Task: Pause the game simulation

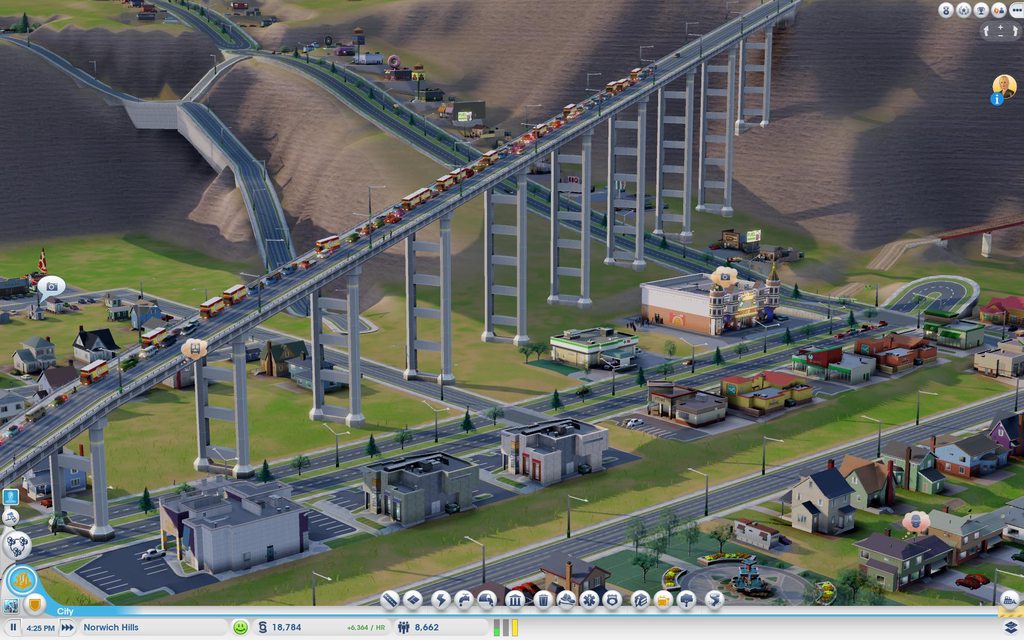Action: click(14, 627)
